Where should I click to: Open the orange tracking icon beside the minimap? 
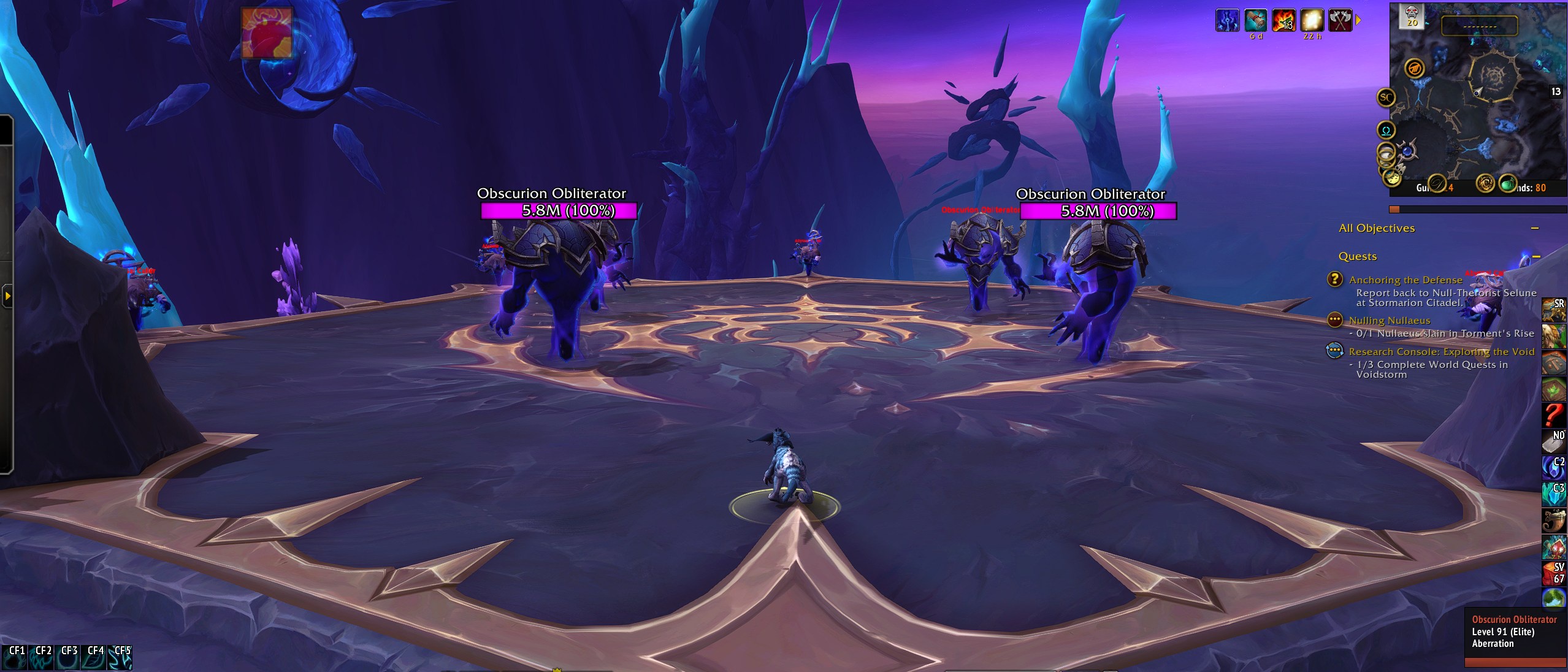coord(1415,69)
